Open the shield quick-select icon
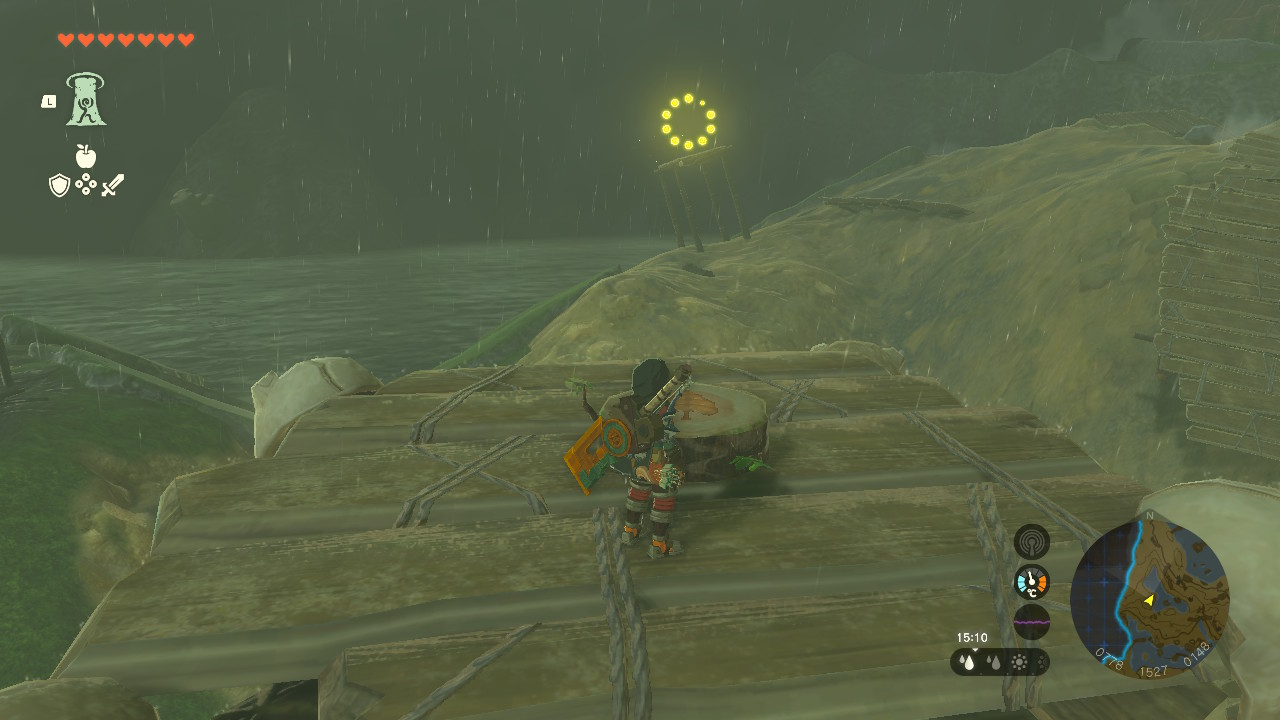 click(59, 185)
